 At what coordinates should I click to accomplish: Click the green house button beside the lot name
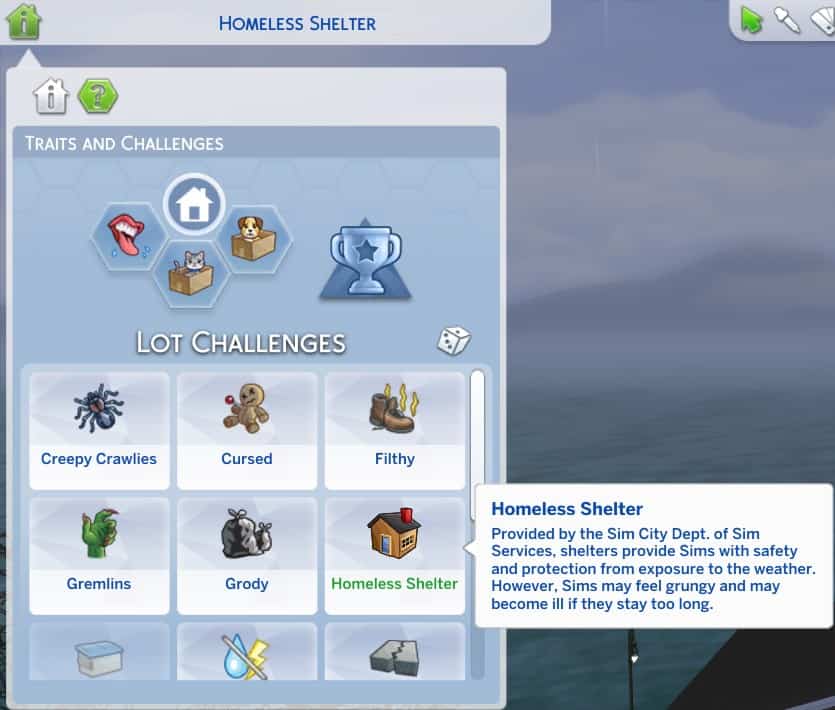(24, 21)
